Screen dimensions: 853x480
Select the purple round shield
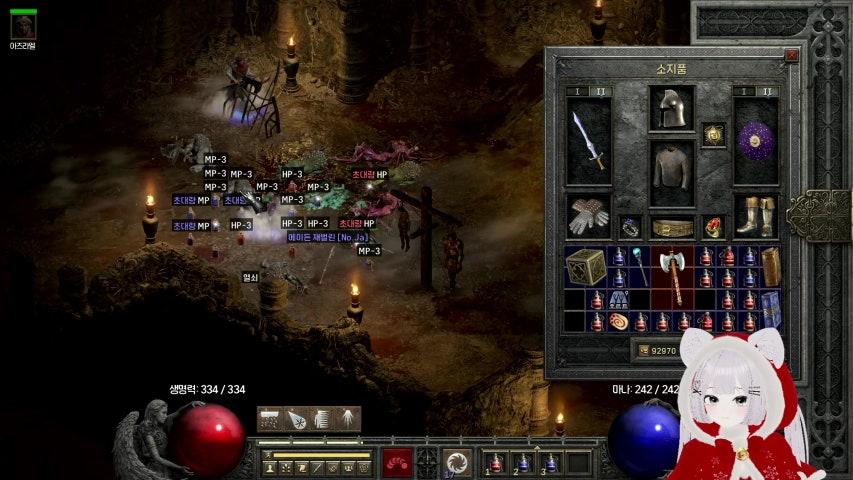point(755,141)
